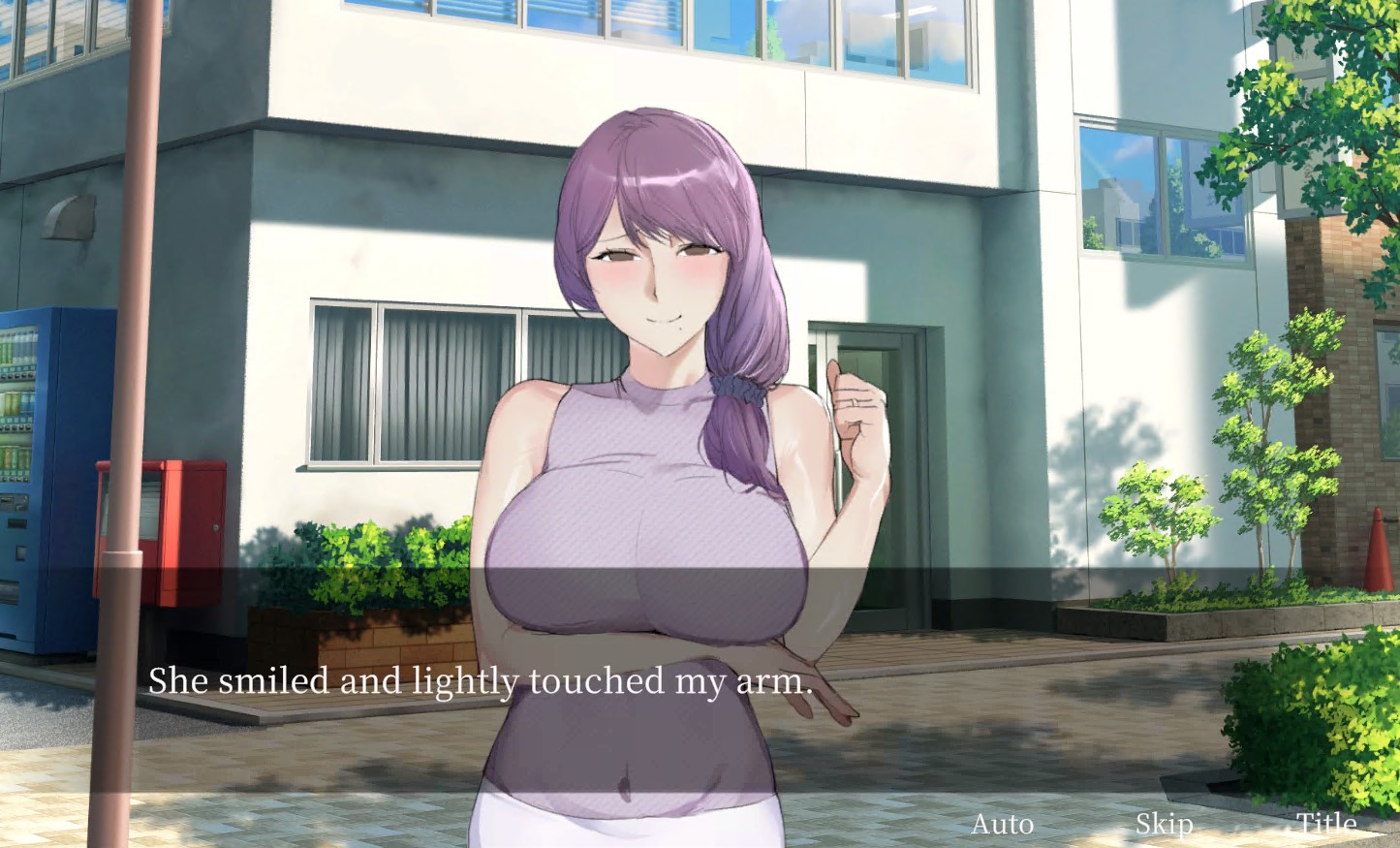
Task: Click the narration line about the arm touch
Action: pyautogui.click(x=479, y=682)
